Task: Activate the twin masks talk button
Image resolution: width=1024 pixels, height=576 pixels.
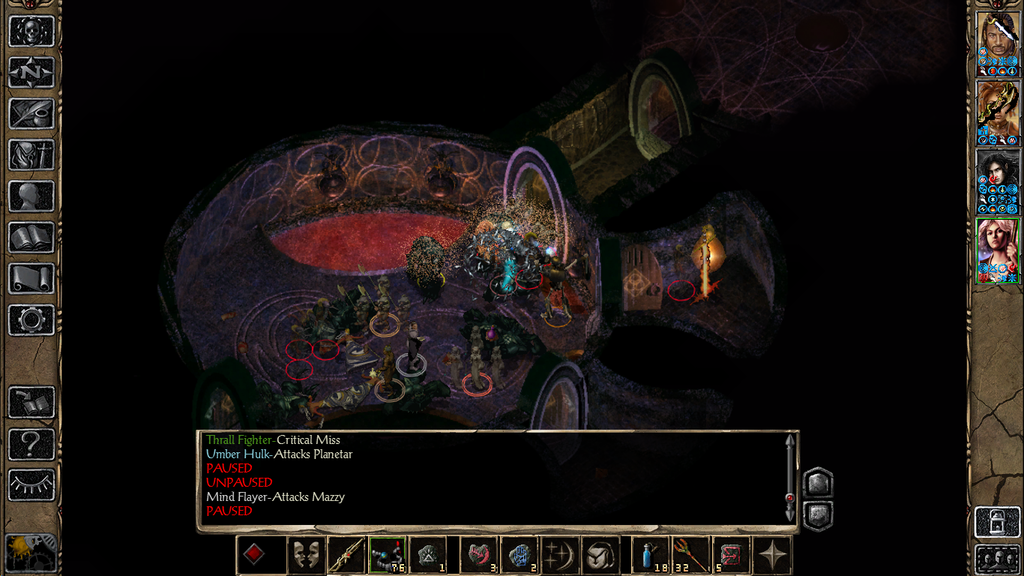Action: pyautogui.click(x=305, y=555)
